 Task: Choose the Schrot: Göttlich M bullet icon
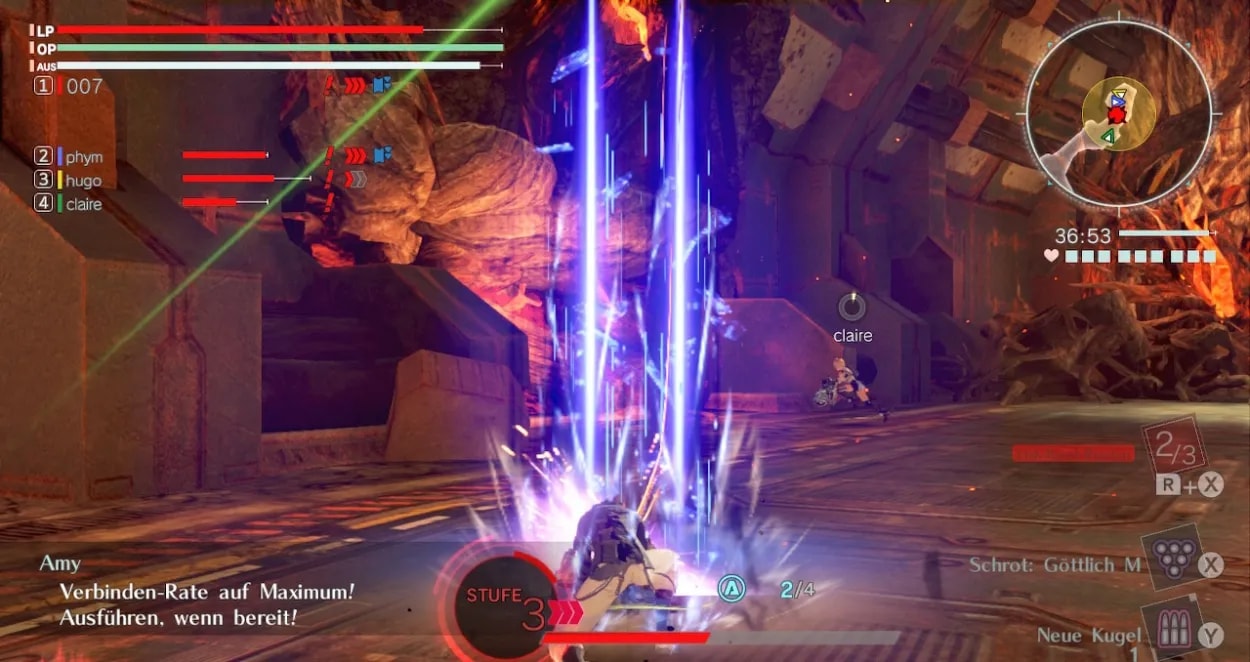pyautogui.click(x=1170, y=561)
